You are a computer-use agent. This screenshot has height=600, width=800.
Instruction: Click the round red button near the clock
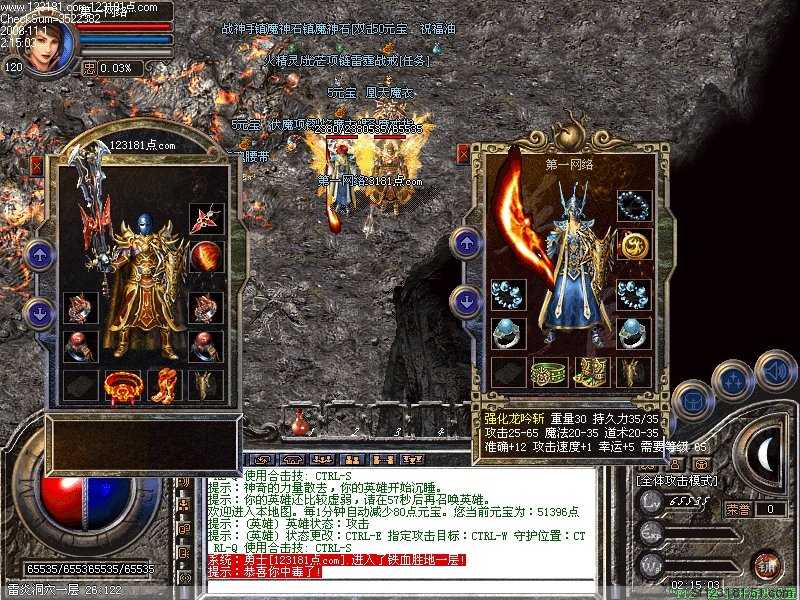pos(767,563)
